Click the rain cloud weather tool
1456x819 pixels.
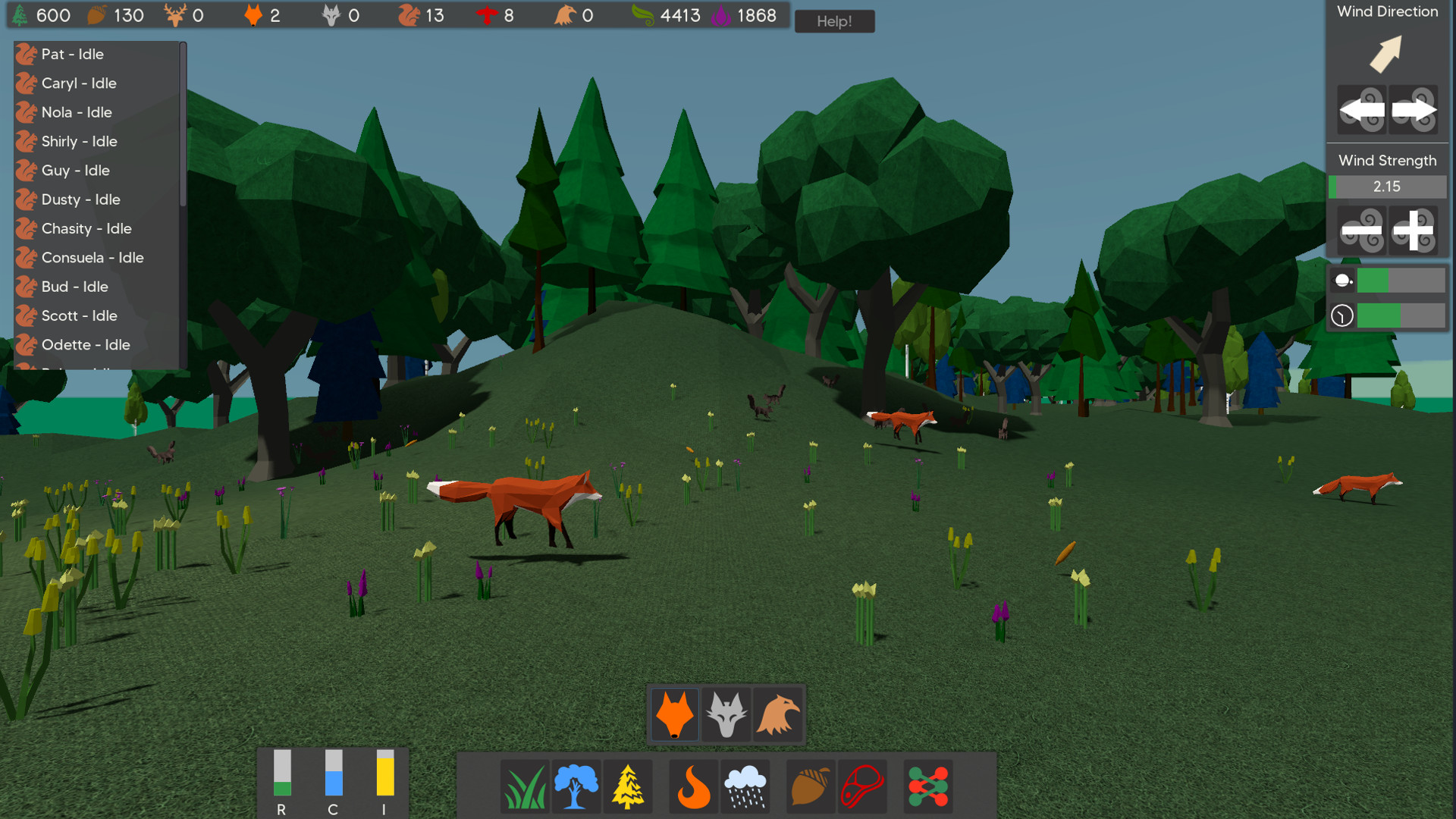point(745,786)
